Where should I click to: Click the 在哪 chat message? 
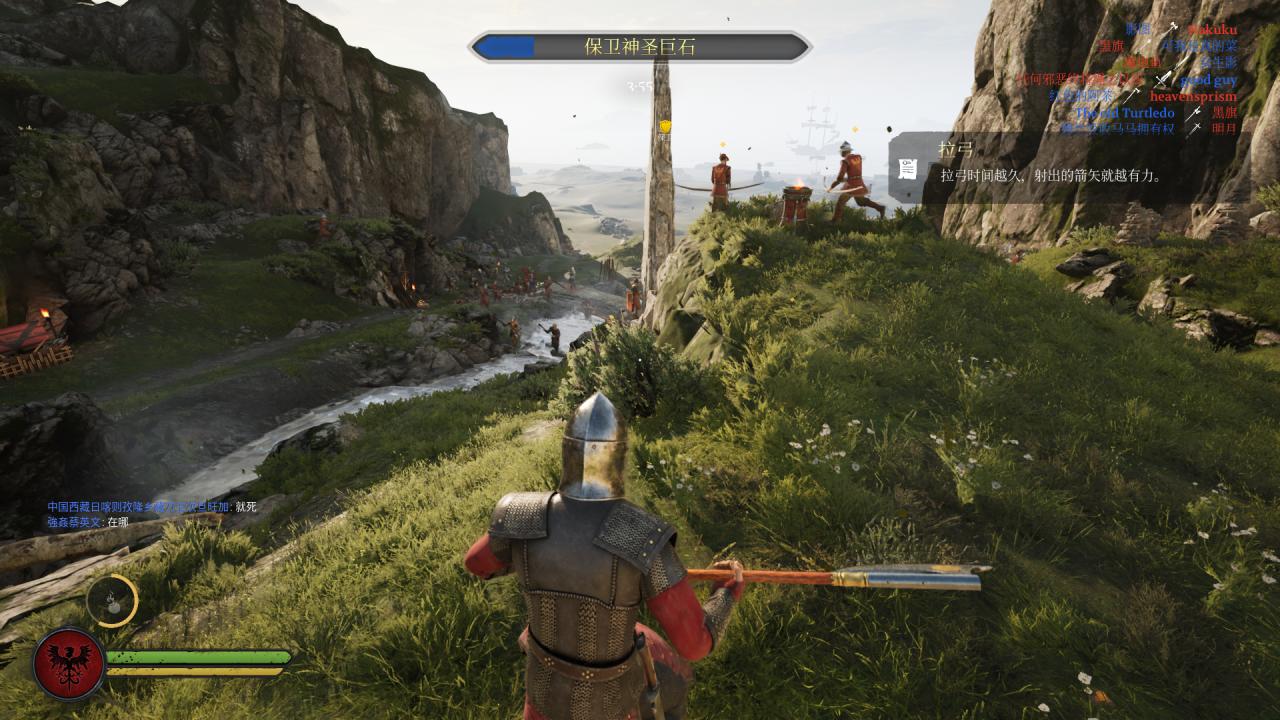click(88, 522)
